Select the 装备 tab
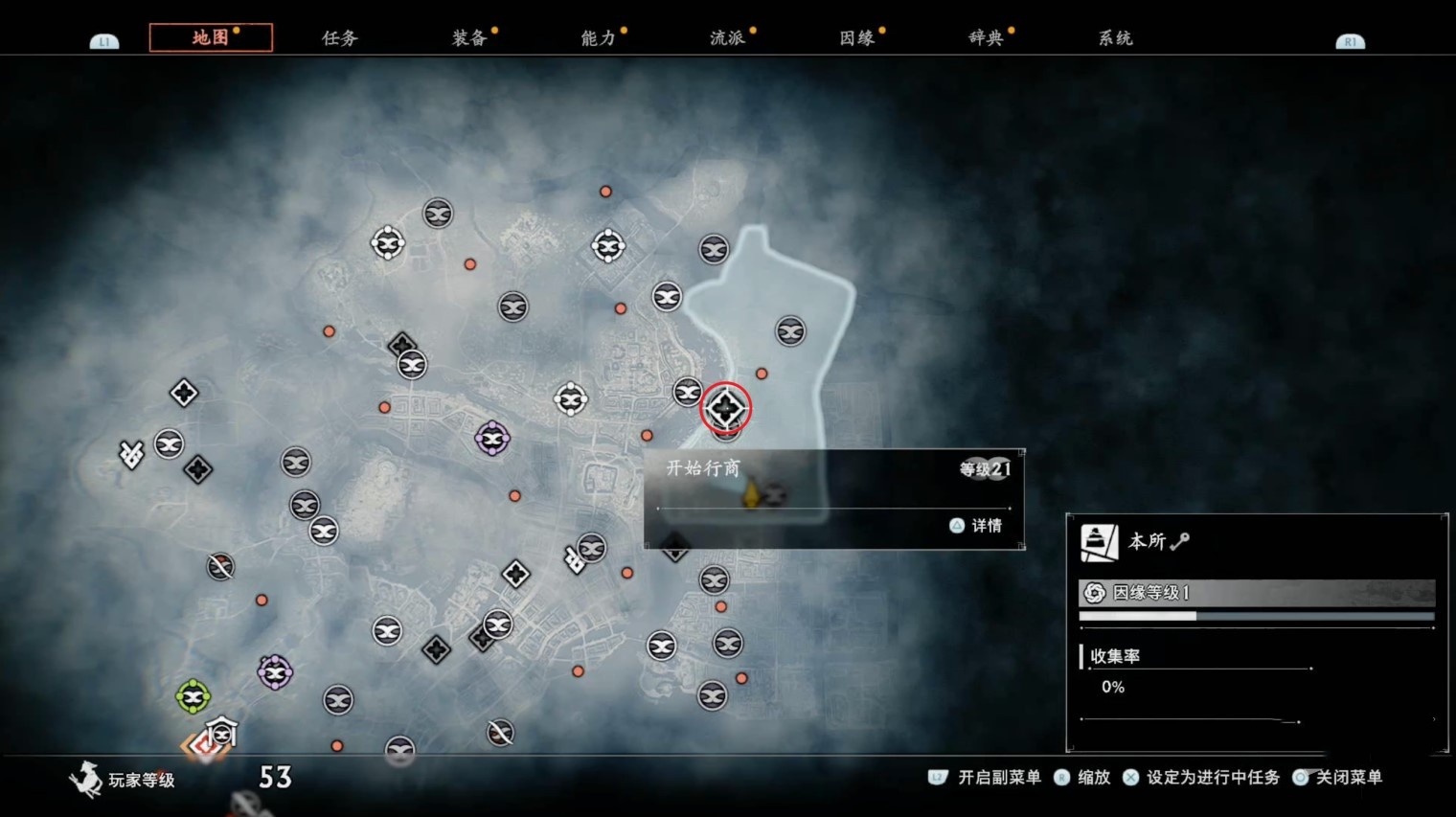The width and height of the screenshot is (1456, 817). point(469,38)
